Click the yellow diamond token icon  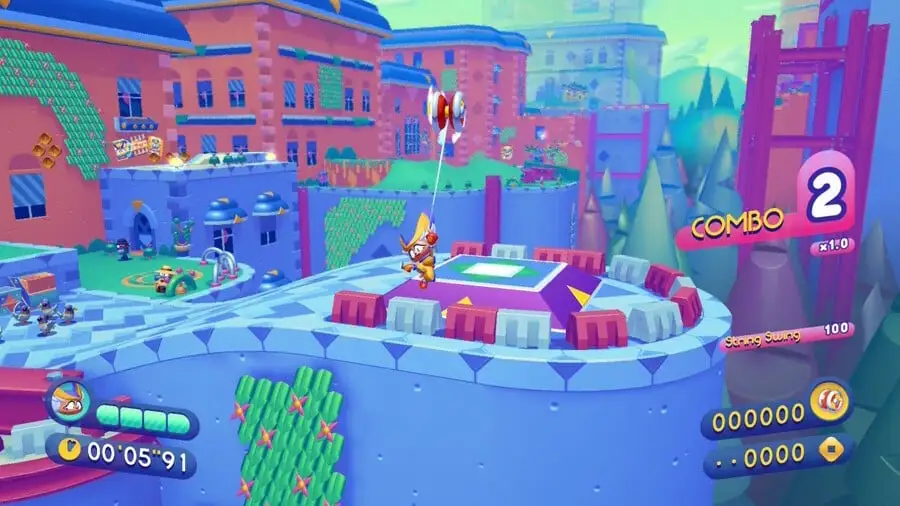tap(829, 454)
